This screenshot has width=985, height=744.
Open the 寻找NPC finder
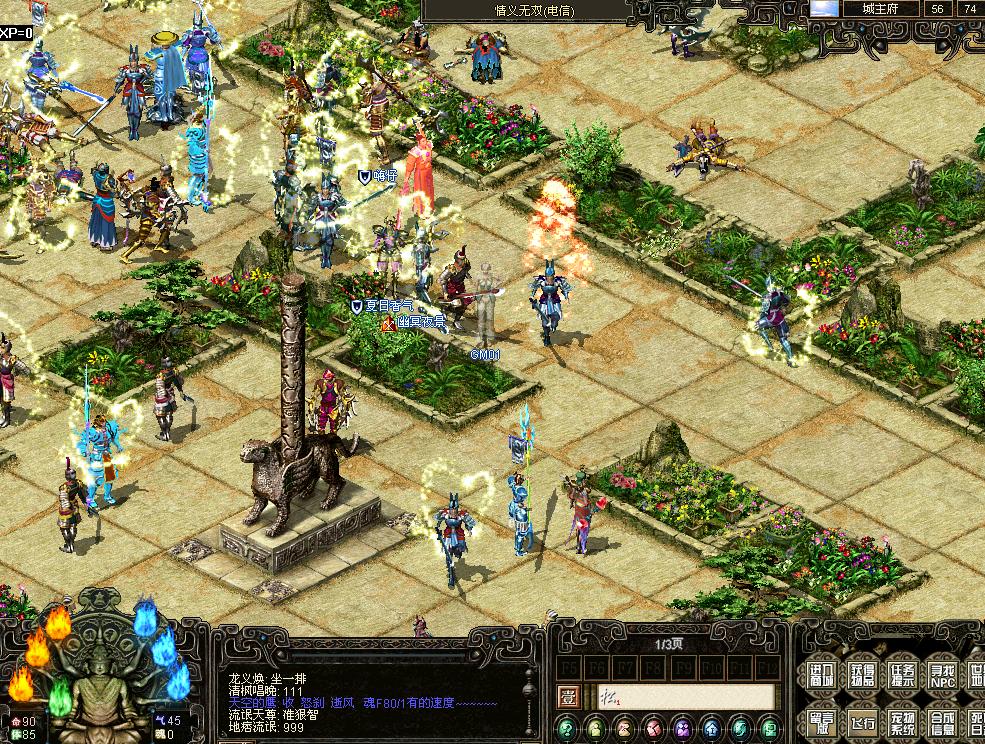pyautogui.click(x=941, y=675)
